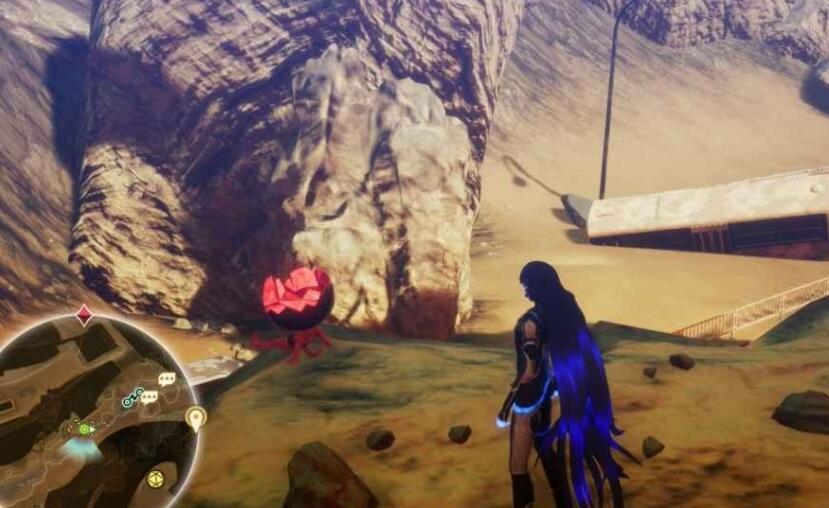Image resolution: width=829 pixels, height=508 pixels.
Task: Select the yellow location pin on the minimap
Action: 195,416
